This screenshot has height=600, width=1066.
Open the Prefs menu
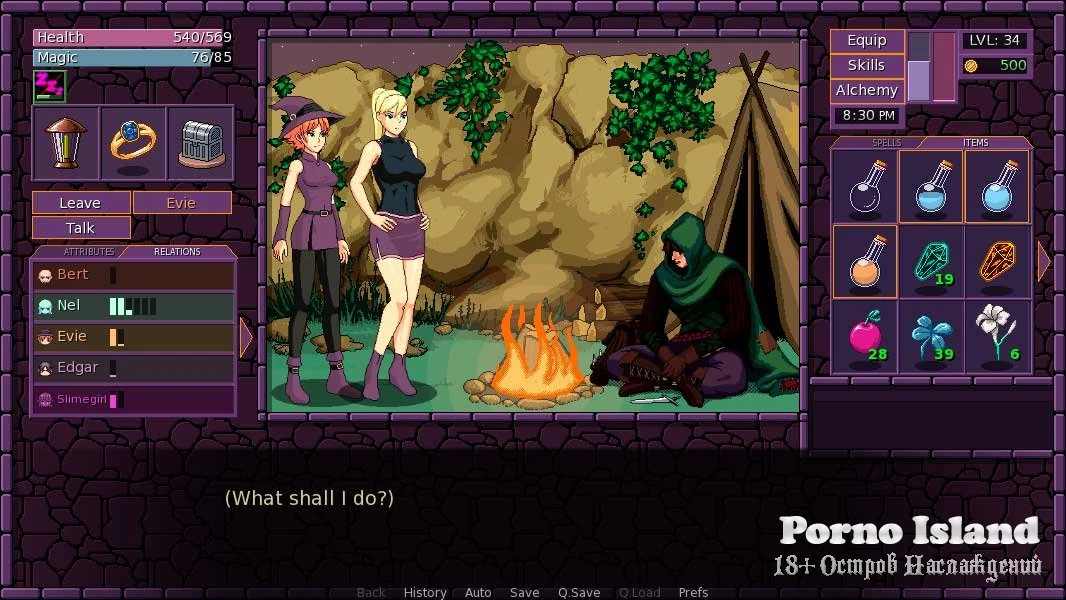[693, 592]
